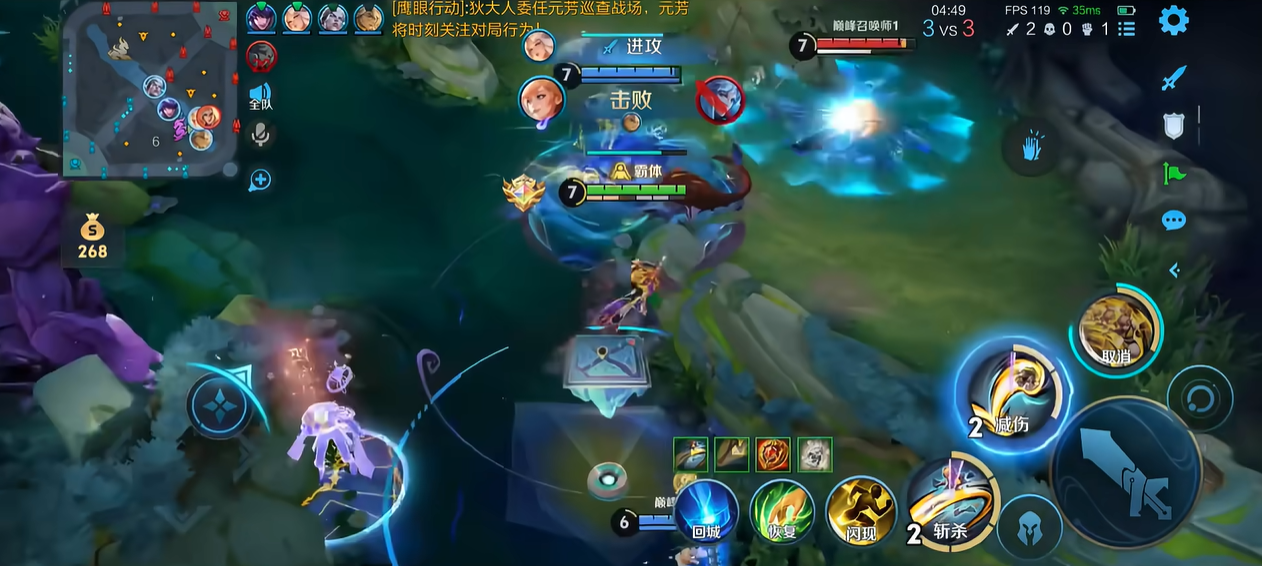Open the gold bag shop showing 268
Image resolution: width=1262 pixels, height=566 pixels.
92,237
